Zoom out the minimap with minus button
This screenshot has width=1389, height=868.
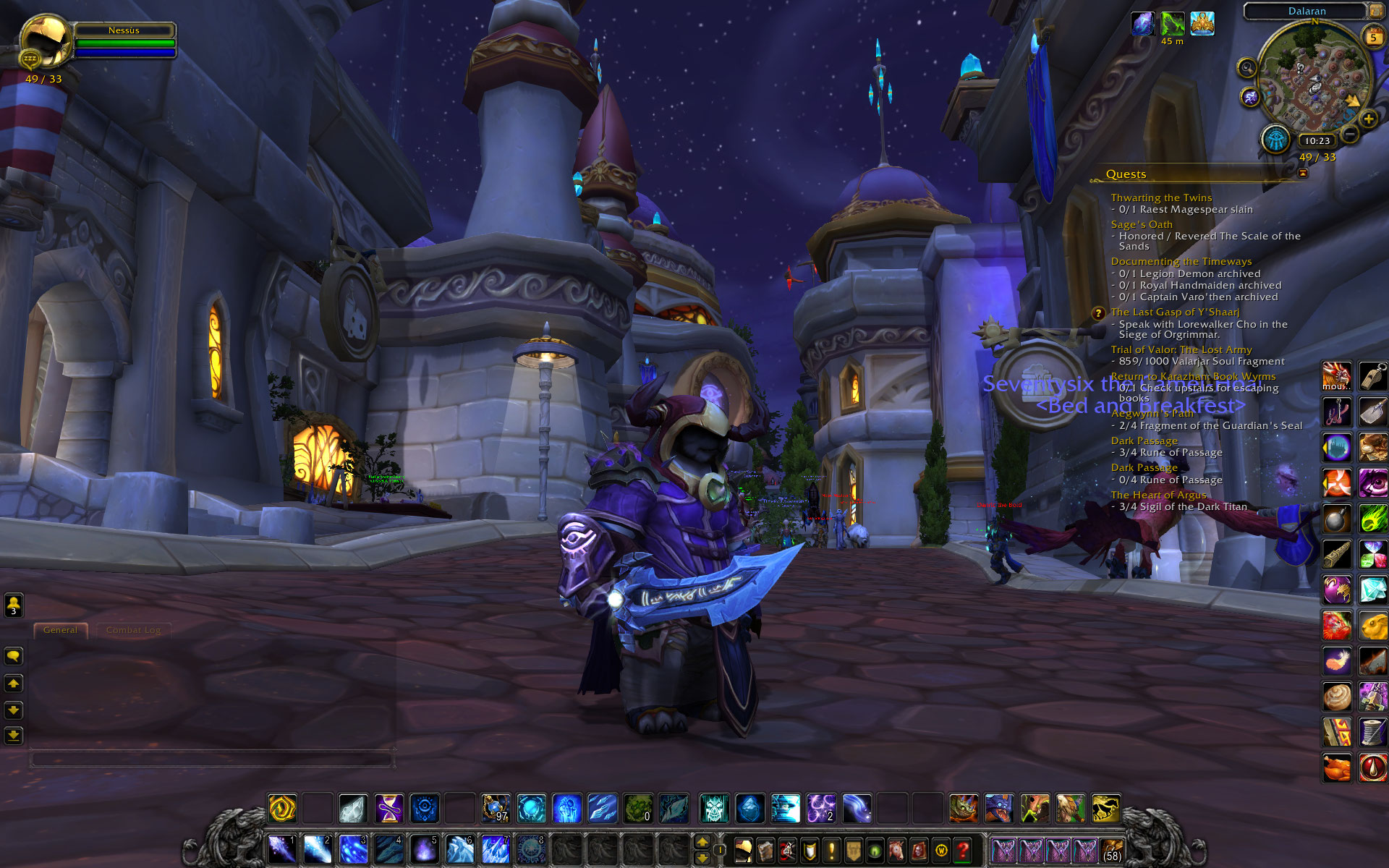pos(1349,134)
